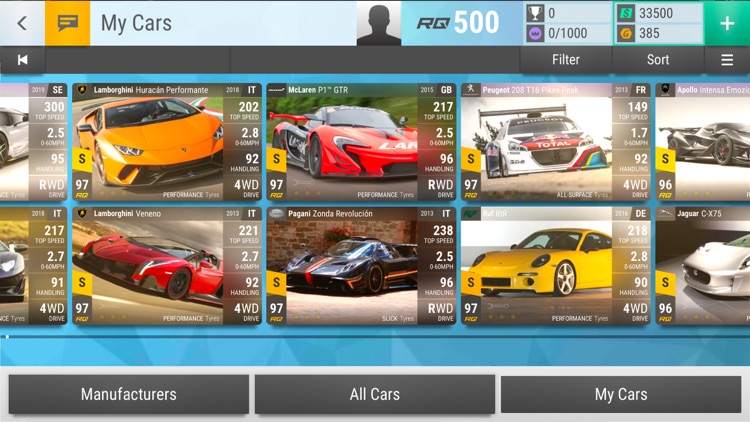Open the Filter options
Image resolution: width=750 pixels, height=422 pixels.
pyautogui.click(x=565, y=60)
